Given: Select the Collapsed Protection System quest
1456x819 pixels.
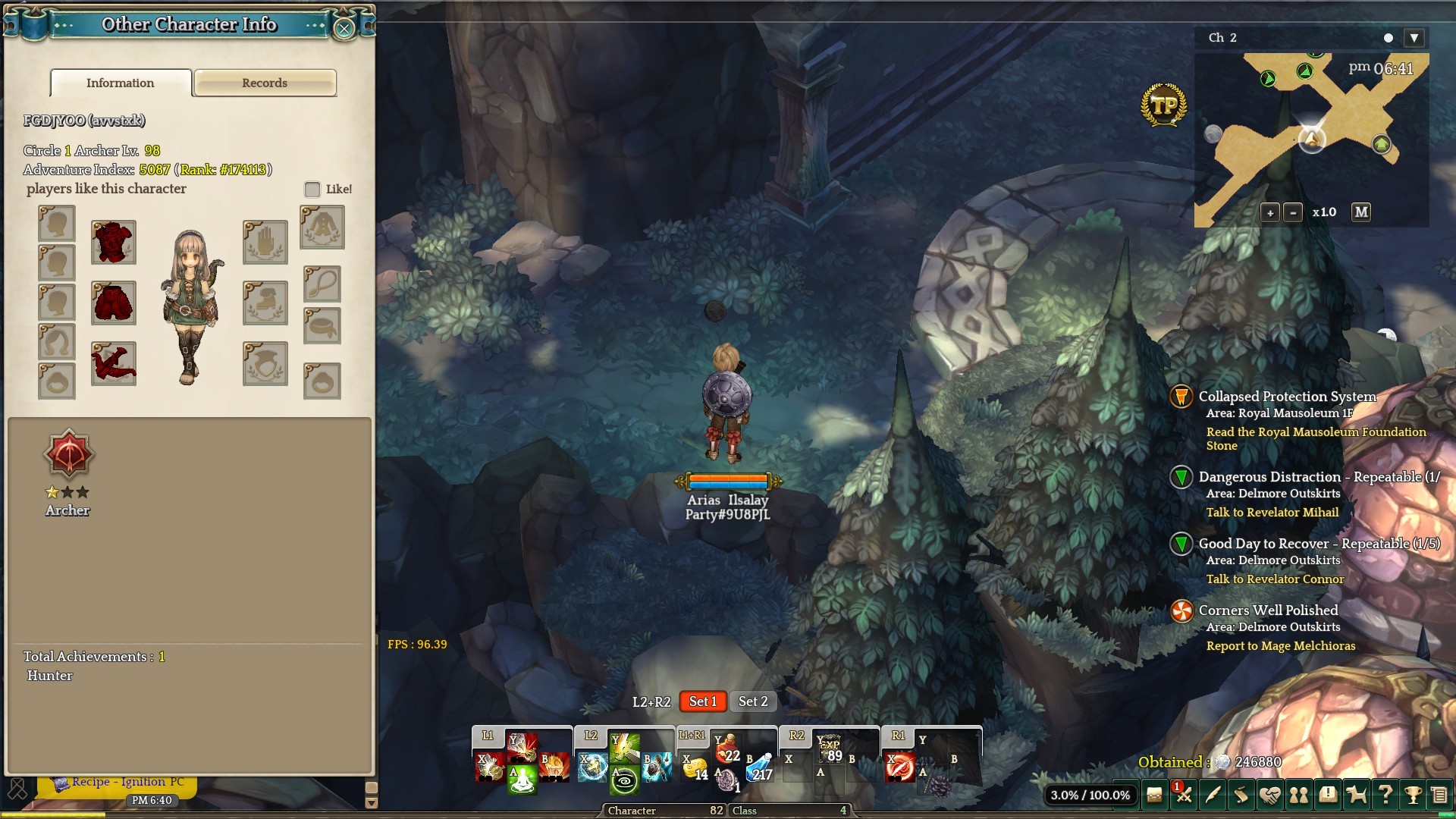Looking at the screenshot, I should (1287, 397).
